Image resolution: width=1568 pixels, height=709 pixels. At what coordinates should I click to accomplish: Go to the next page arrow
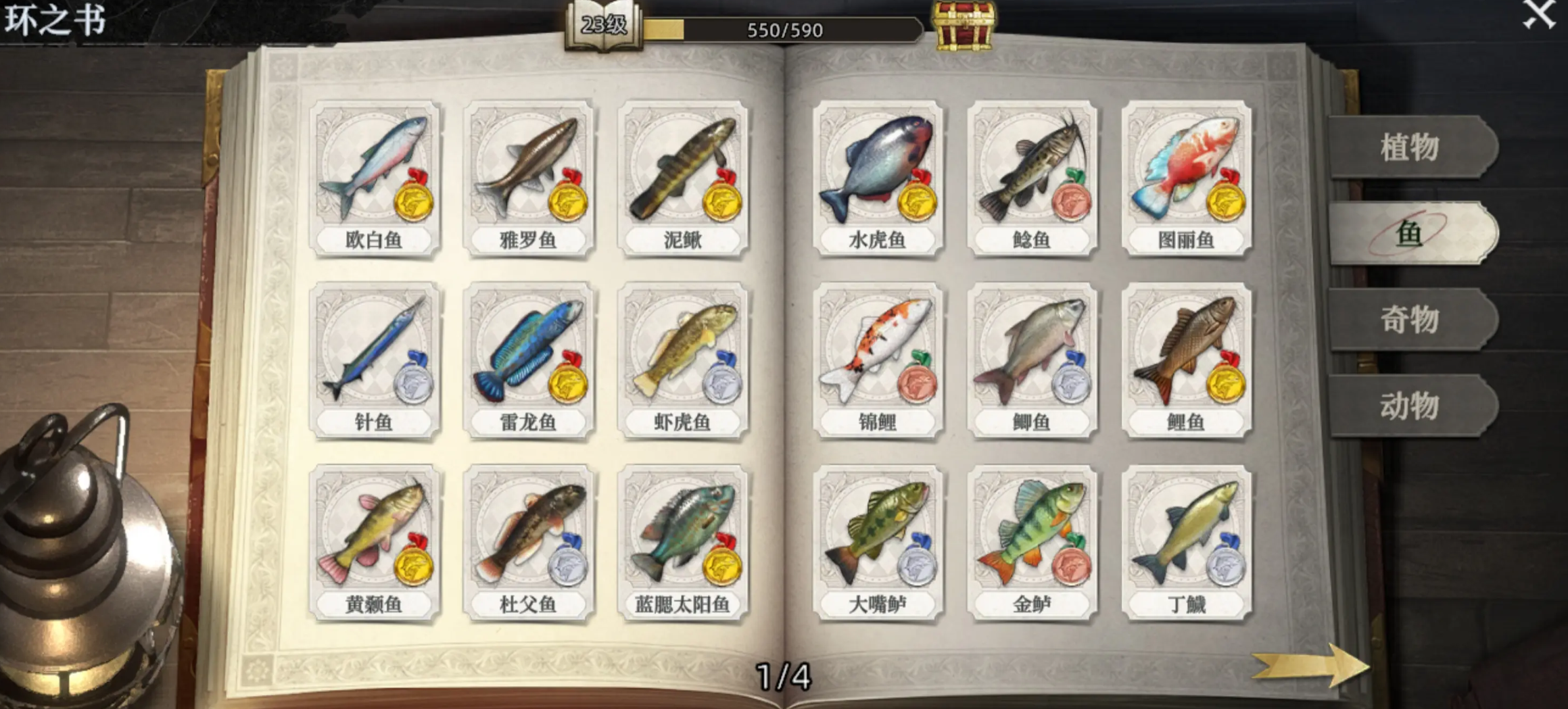click(x=1310, y=665)
